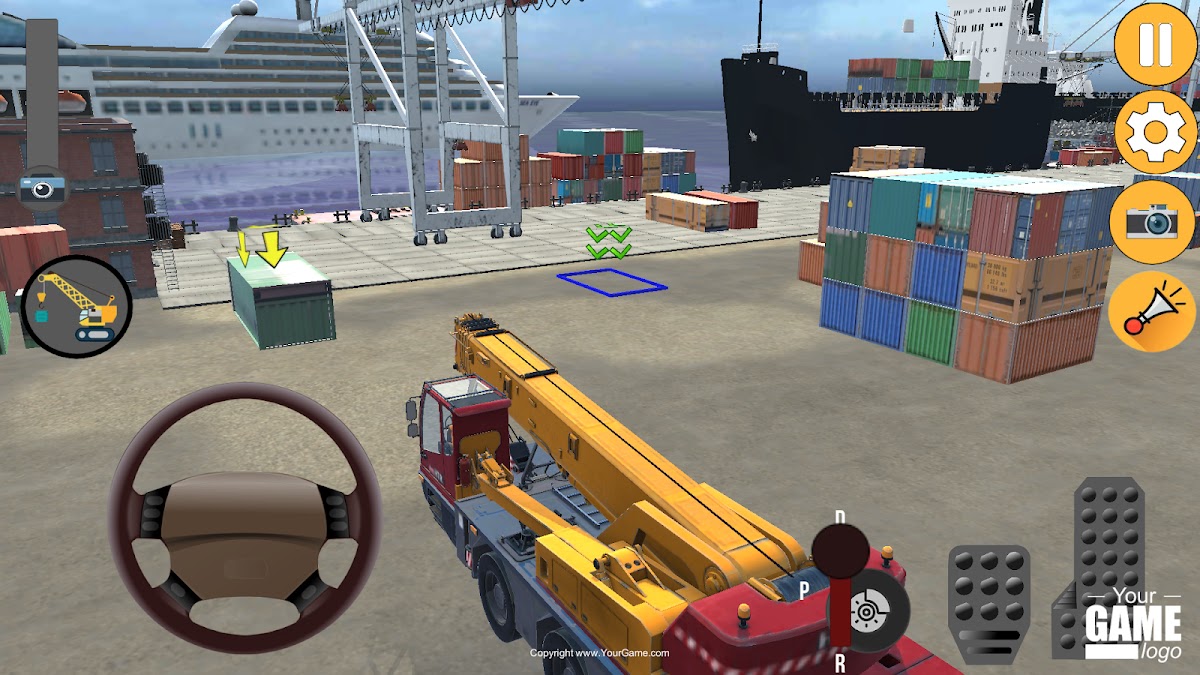The width and height of the screenshot is (1200, 675).
Task: Click the steering wheel control
Action: pos(244,517)
